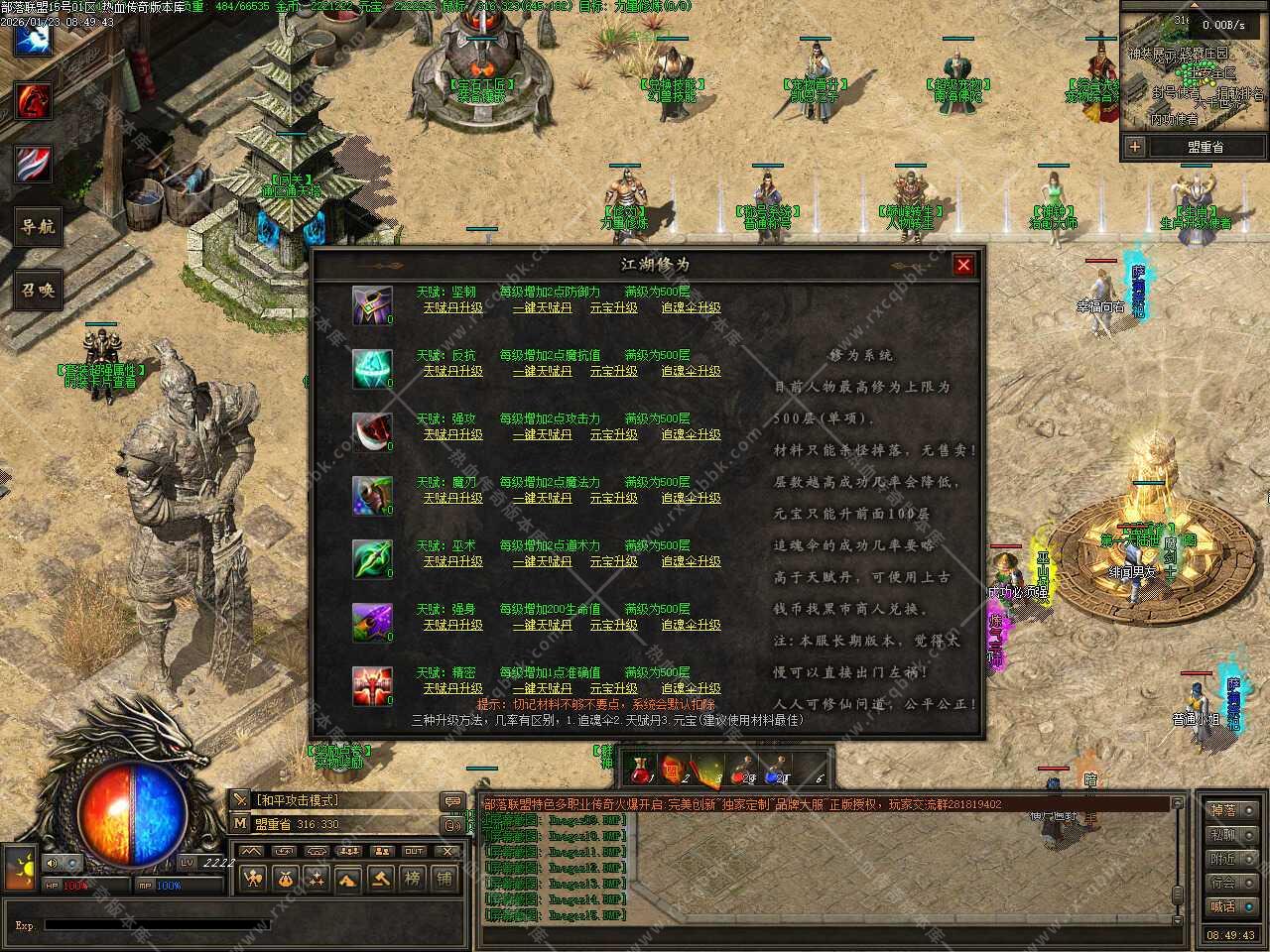Click the OUT logout button
1270x952 pixels.
click(x=414, y=851)
